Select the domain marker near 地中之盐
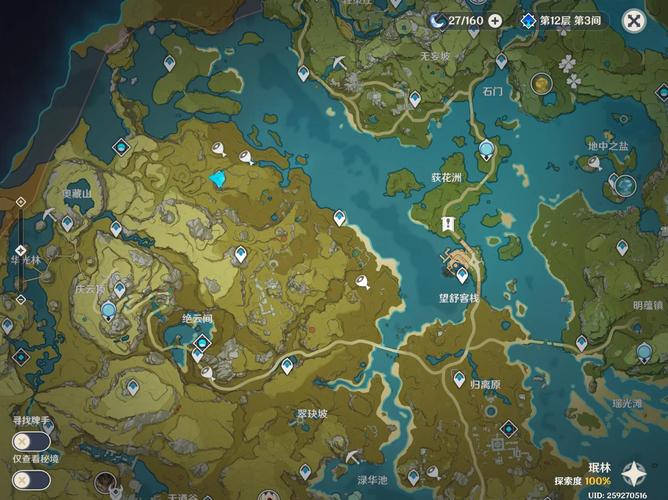668x500 pixels. (625, 185)
